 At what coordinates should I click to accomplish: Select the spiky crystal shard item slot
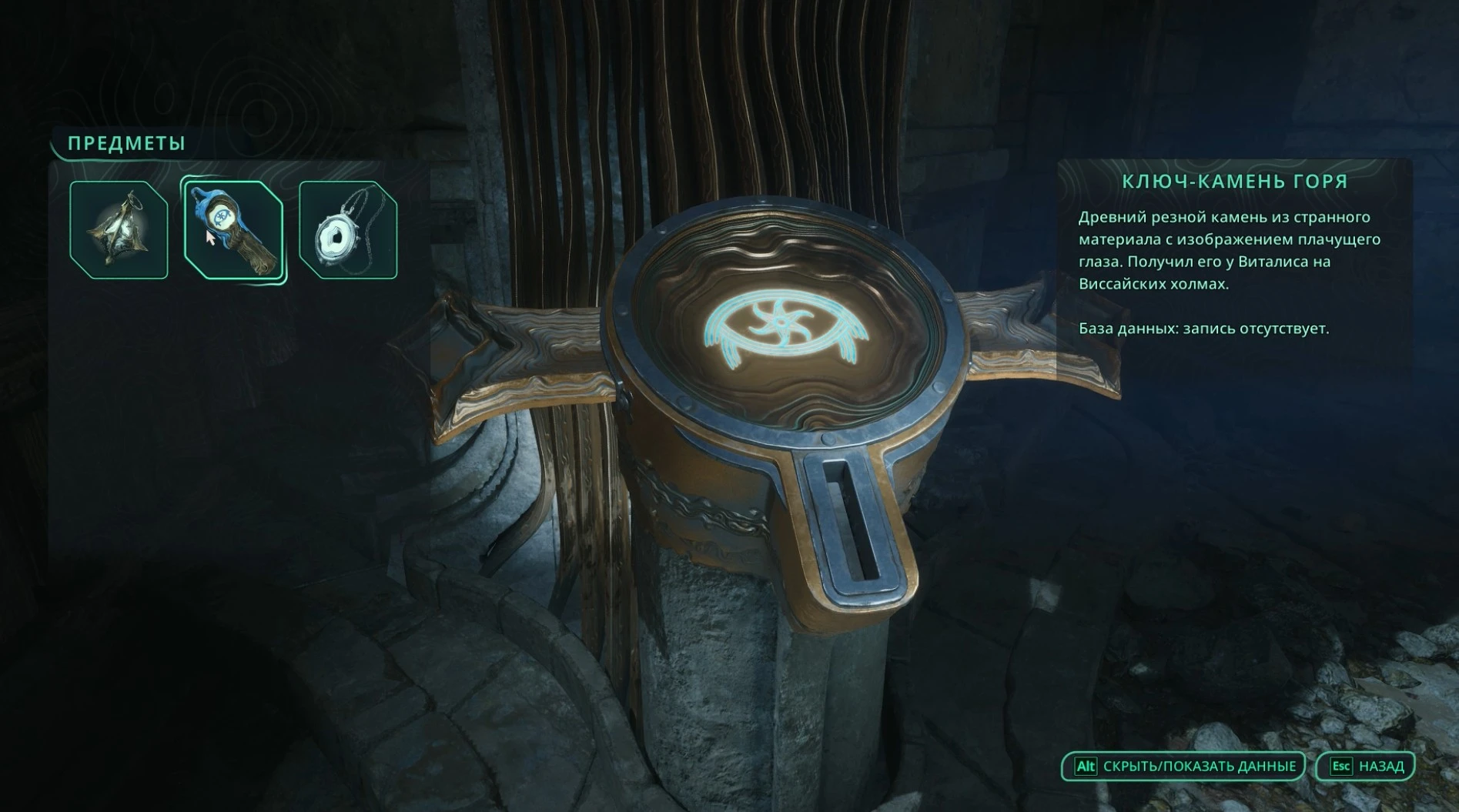pos(119,229)
